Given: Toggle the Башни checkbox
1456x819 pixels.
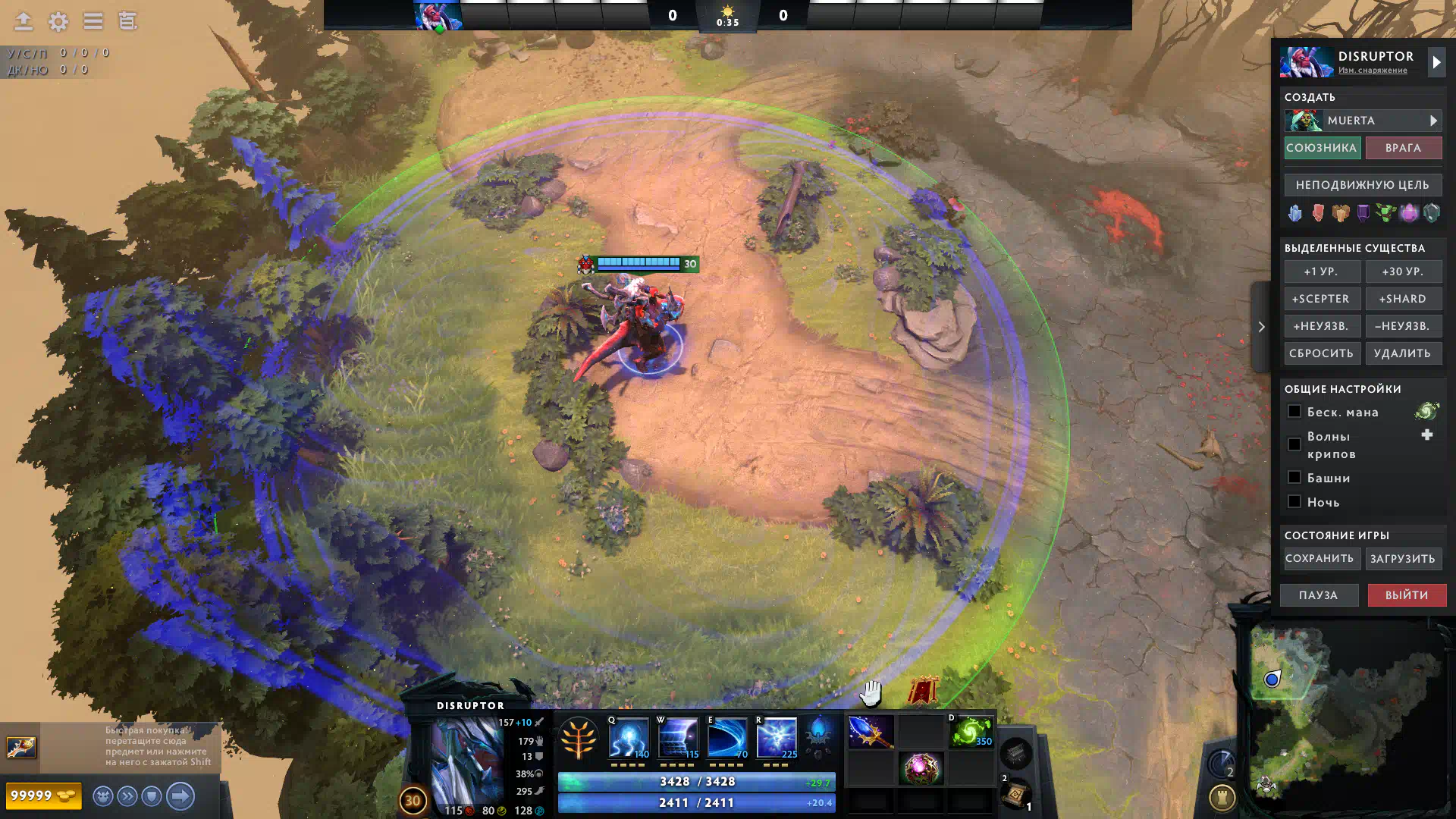Looking at the screenshot, I should [1294, 478].
